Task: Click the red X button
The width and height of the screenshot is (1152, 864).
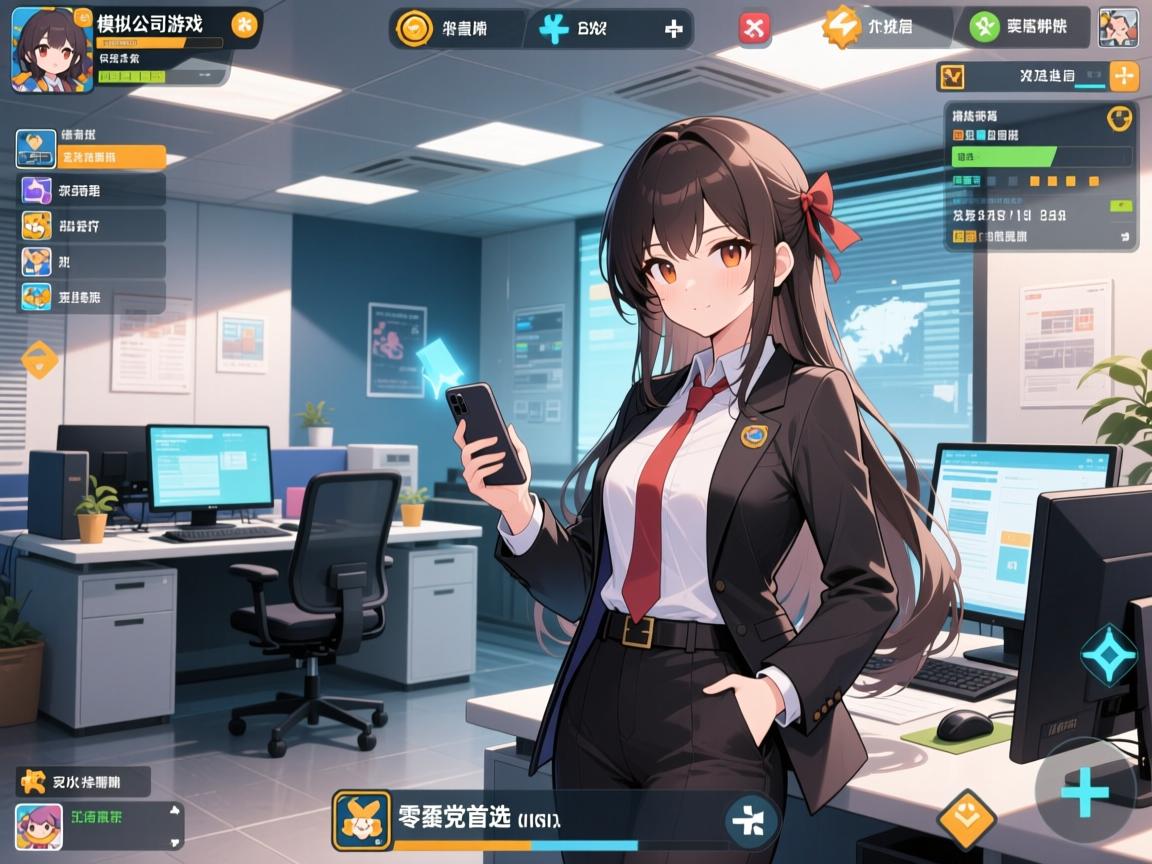Action: pyautogui.click(x=755, y=29)
